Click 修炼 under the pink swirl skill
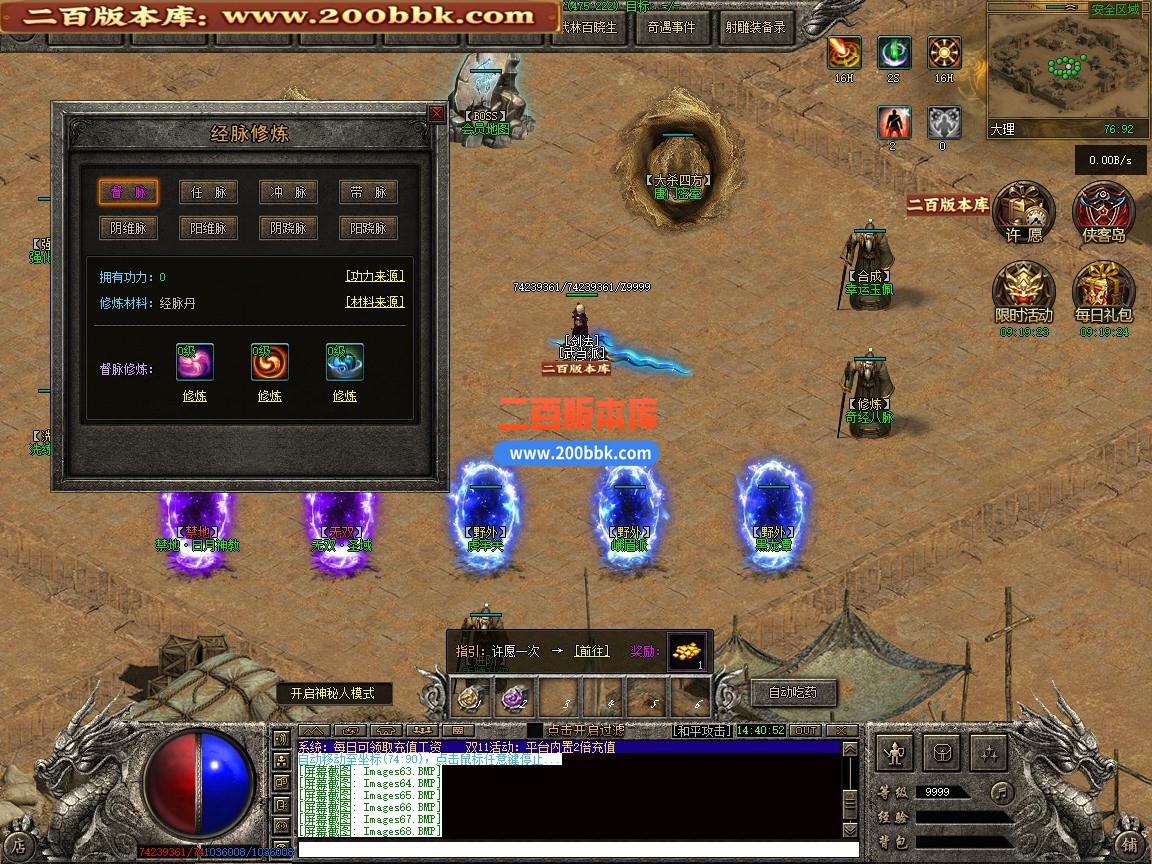 coord(194,396)
